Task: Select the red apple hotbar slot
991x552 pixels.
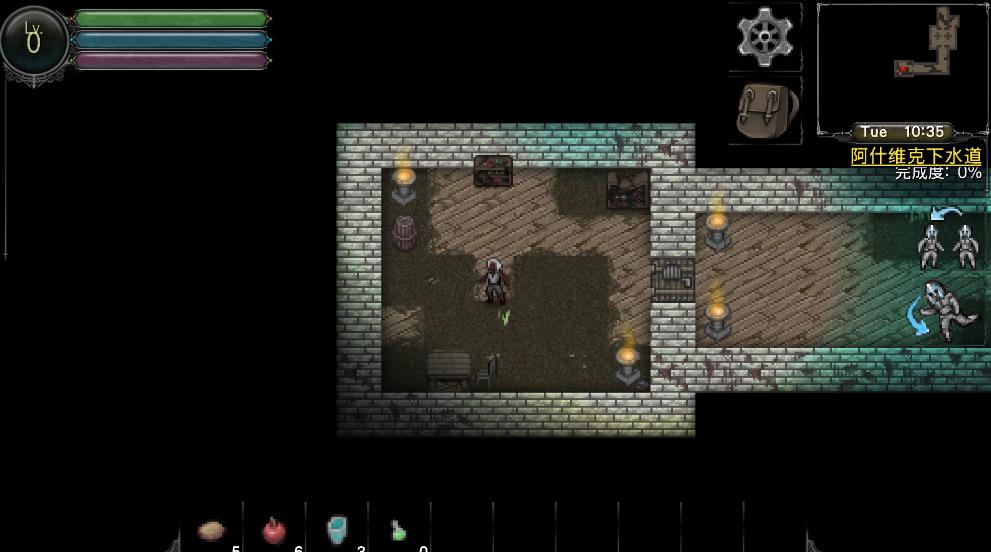Action: tap(274, 531)
